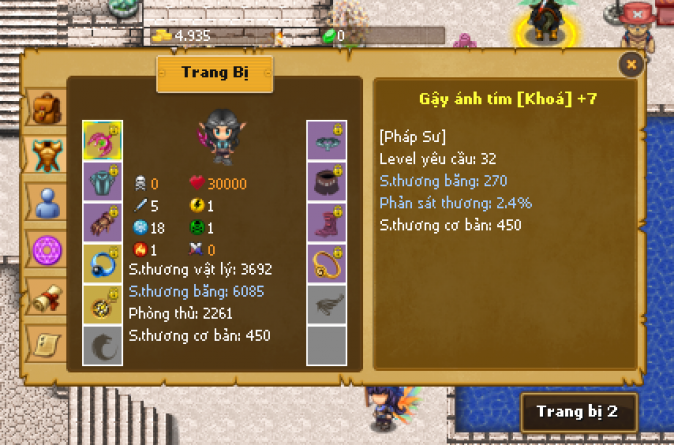Select the equipped purple staff weapon slot

pyautogui.click(x=102, y=141)
